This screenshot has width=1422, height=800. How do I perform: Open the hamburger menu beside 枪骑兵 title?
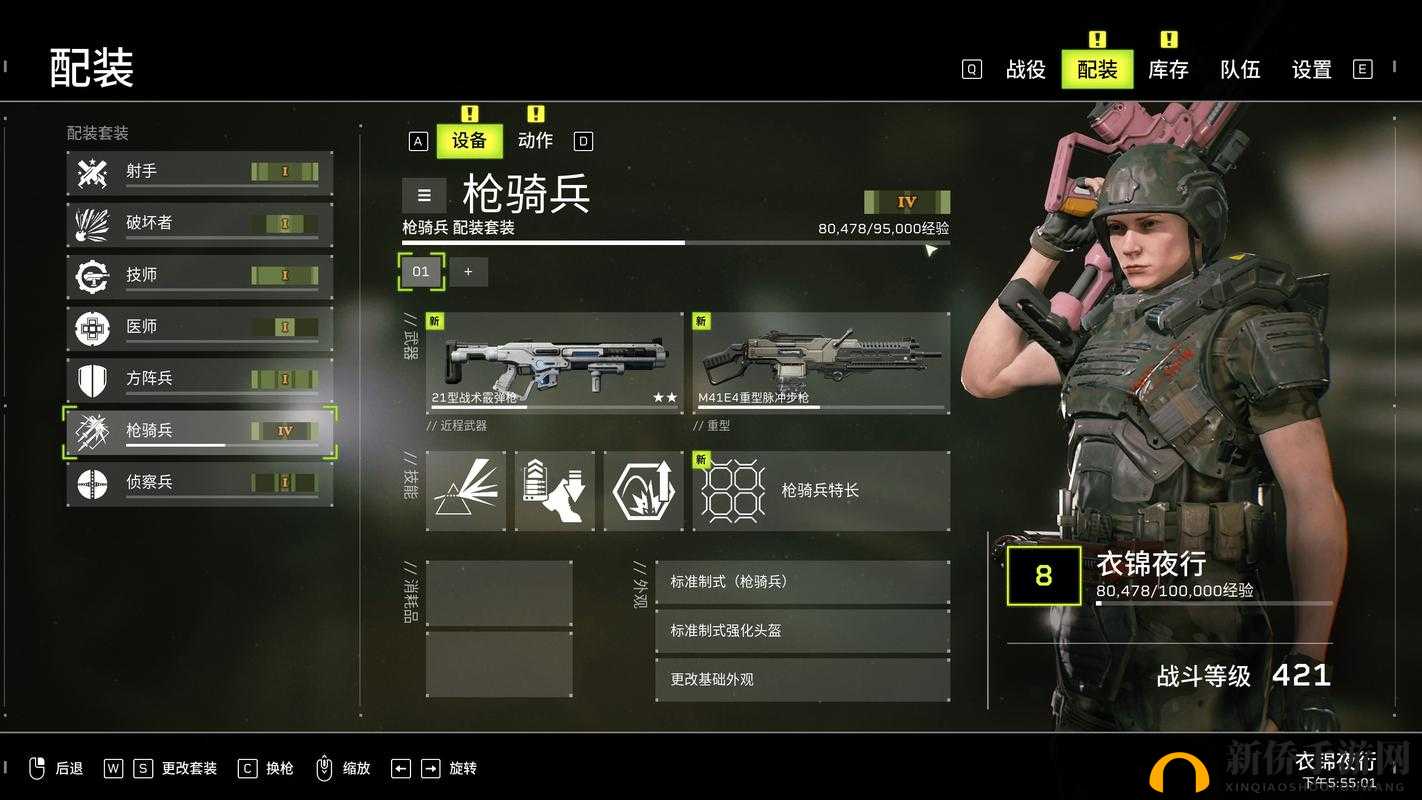point(423,196)
